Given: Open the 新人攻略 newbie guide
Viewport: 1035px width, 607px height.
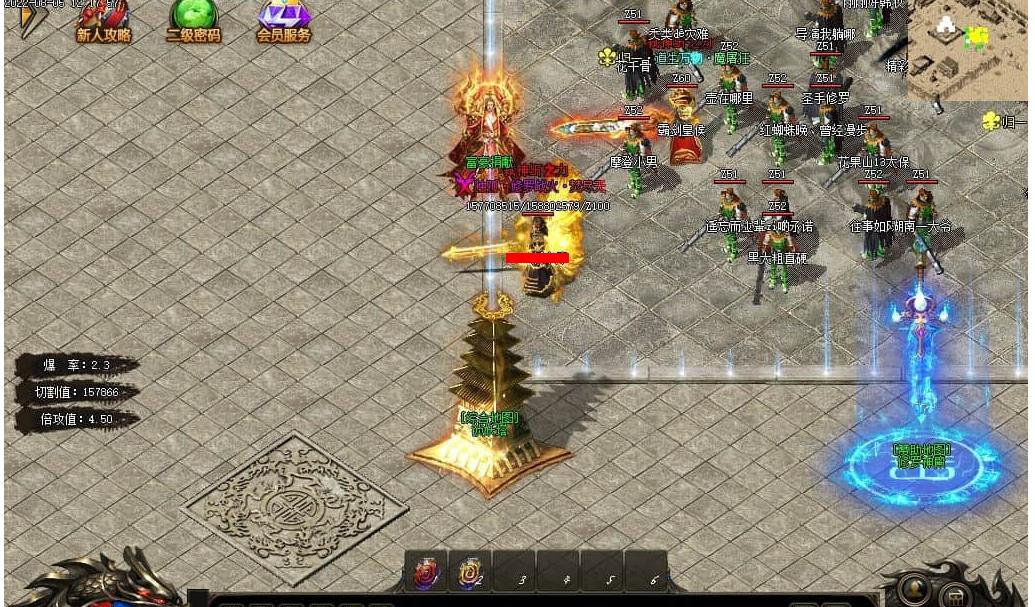Looking at the screenshot, I should [x=104, y=21].
